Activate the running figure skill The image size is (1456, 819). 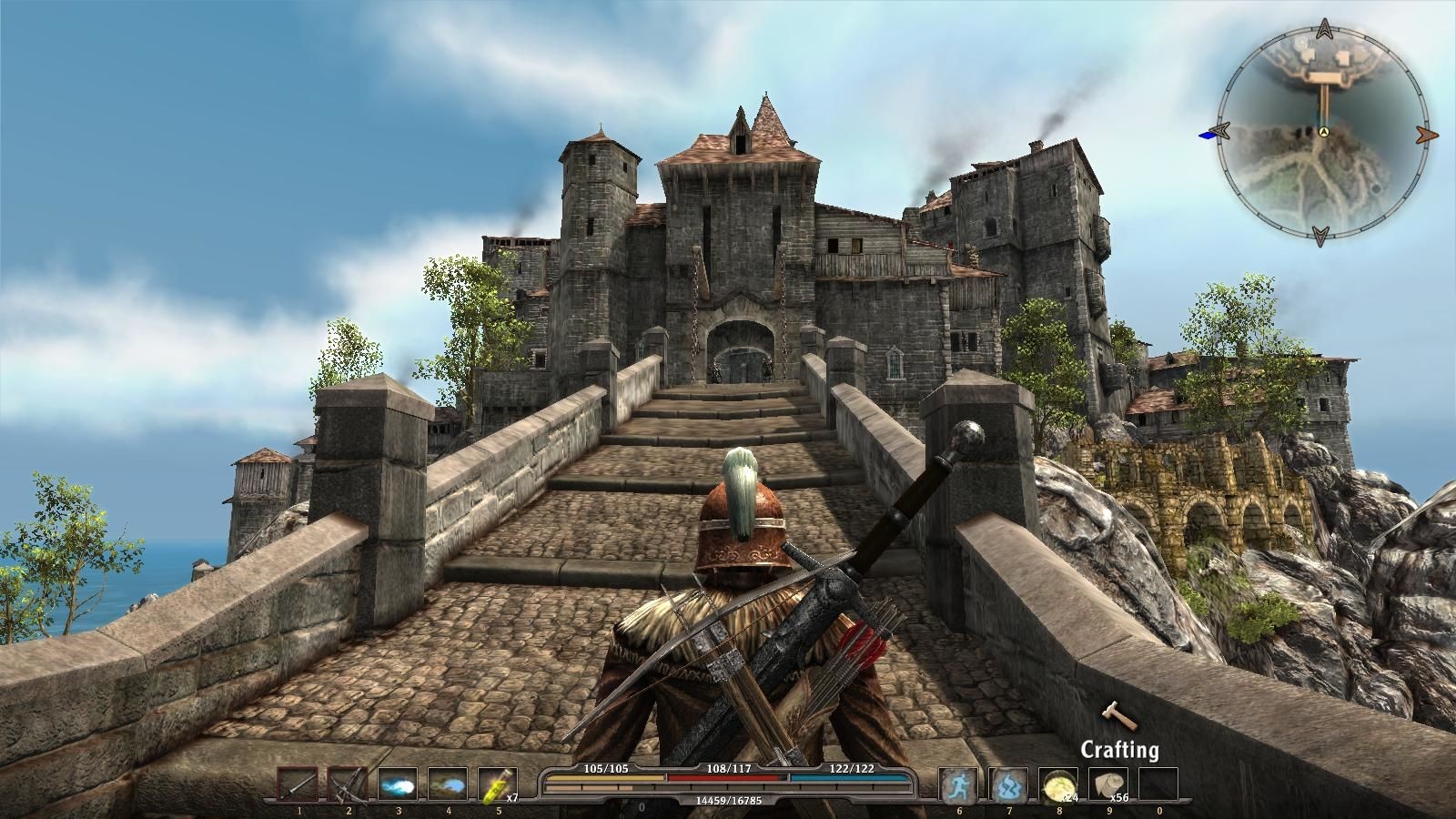[959, 784]
